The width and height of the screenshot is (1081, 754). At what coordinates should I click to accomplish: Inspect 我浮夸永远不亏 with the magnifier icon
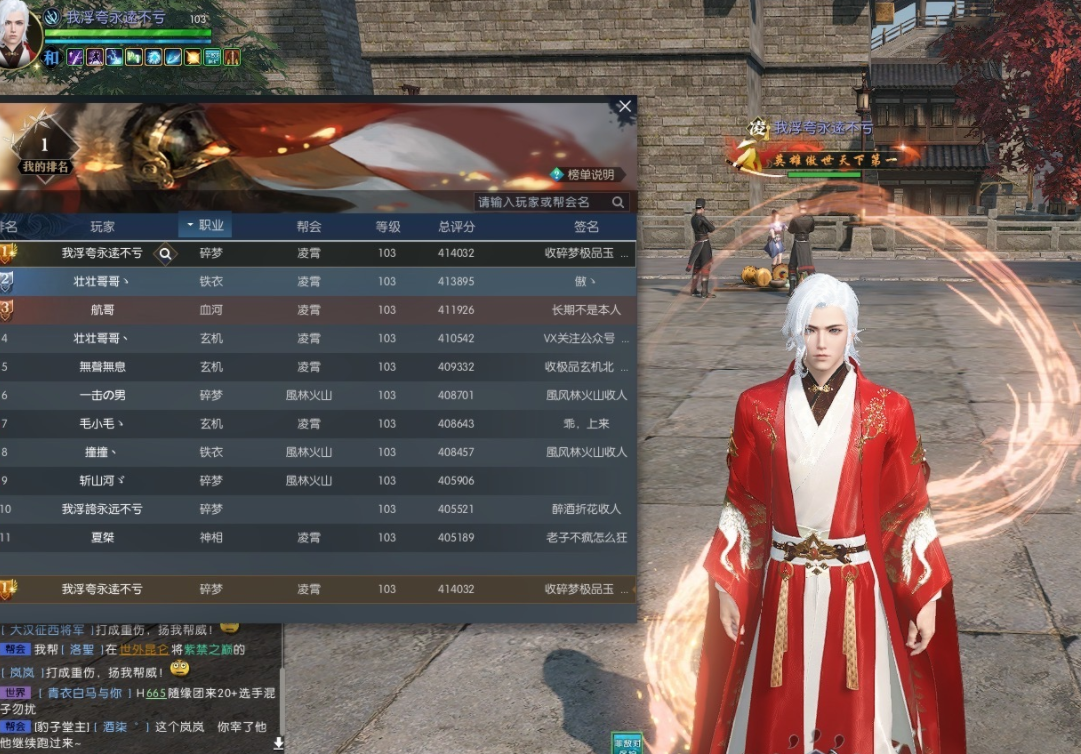coord(166,254)
